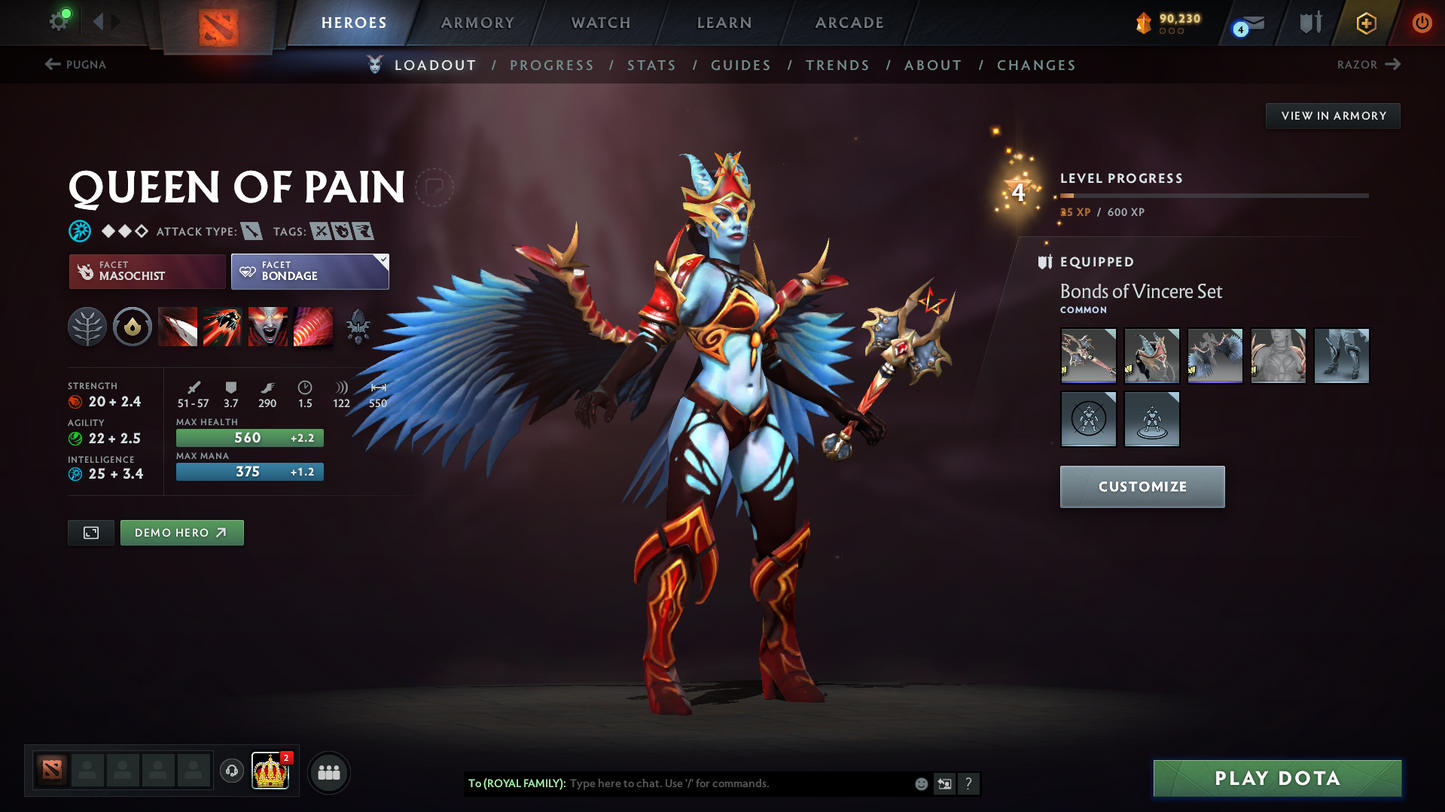Open the Customize loadout button
The width and height of the screenshot is (1445, 812).
(x=1142, y=487)
